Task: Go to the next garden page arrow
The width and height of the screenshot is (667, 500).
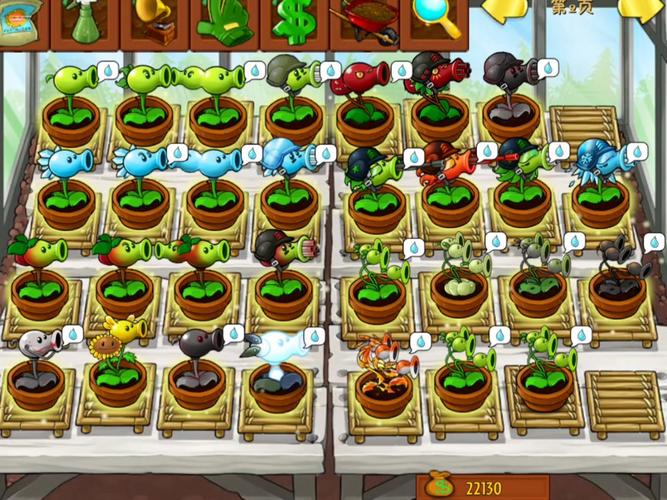Action: pos(643,10)
